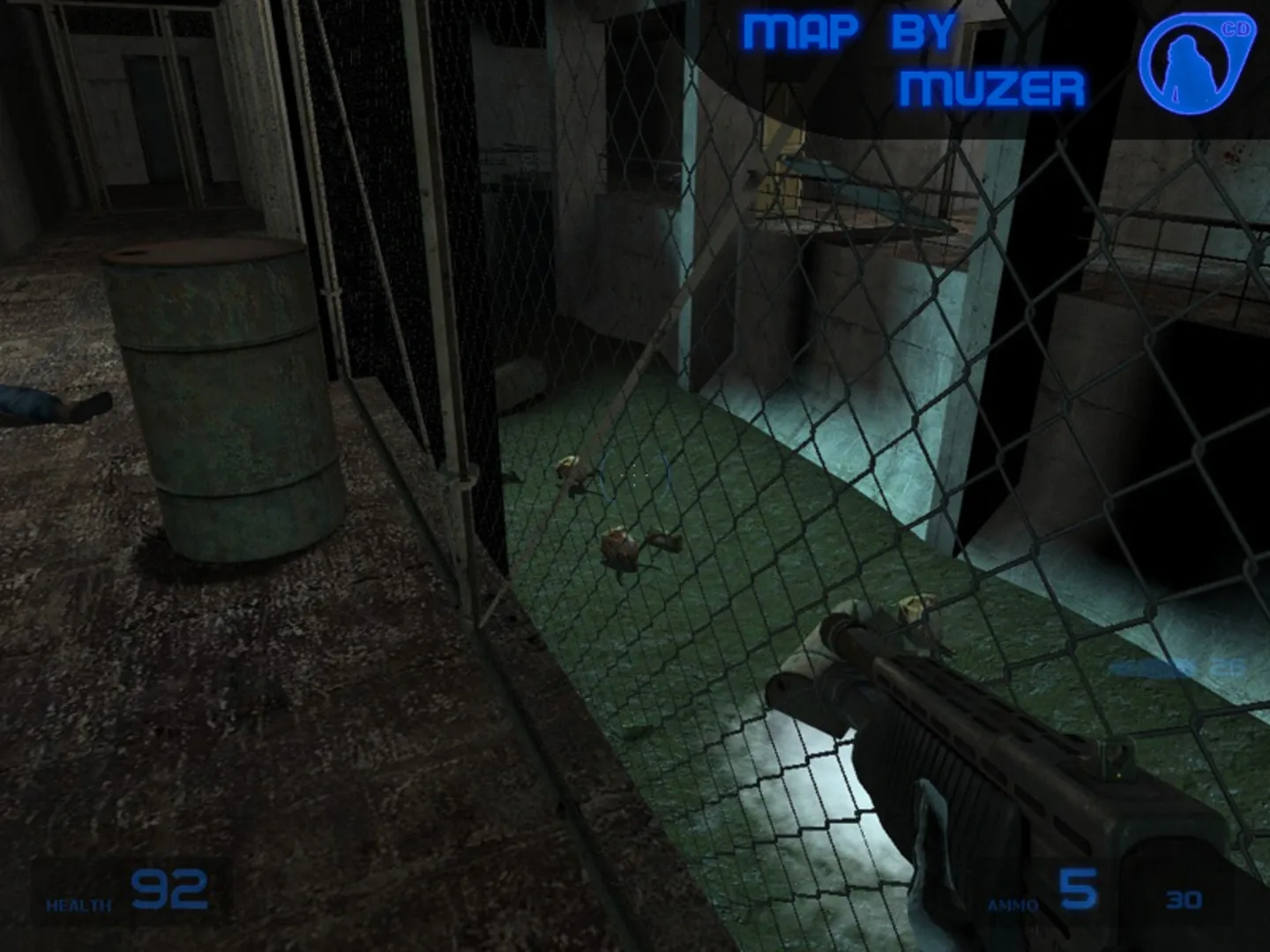Viewport: 1270px width, 952px height.
Task: Click the zone counter reading 25
Action: tap(1228, 667)
